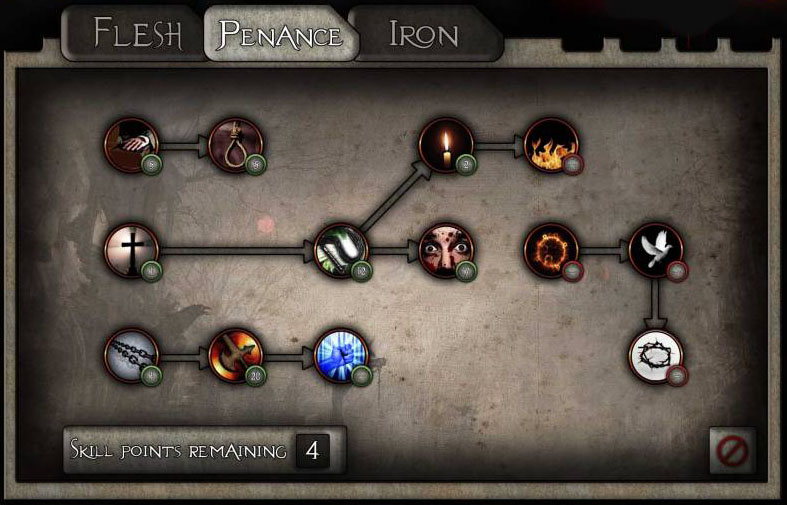The width and height of the screenshot is (787, 505).
Task: Click the red cancel circle button
Action: pos(732,451)
